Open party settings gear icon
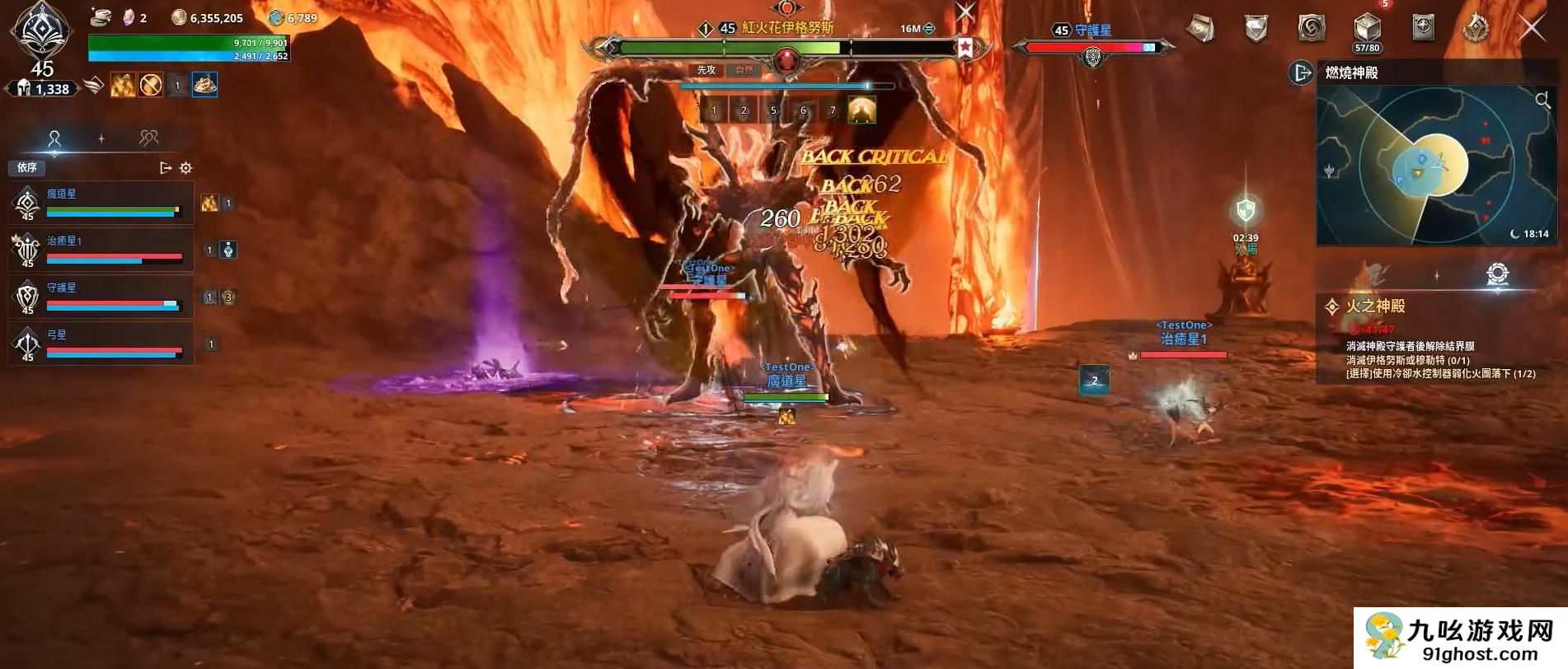1568x669 pixels. click(186, 168)
